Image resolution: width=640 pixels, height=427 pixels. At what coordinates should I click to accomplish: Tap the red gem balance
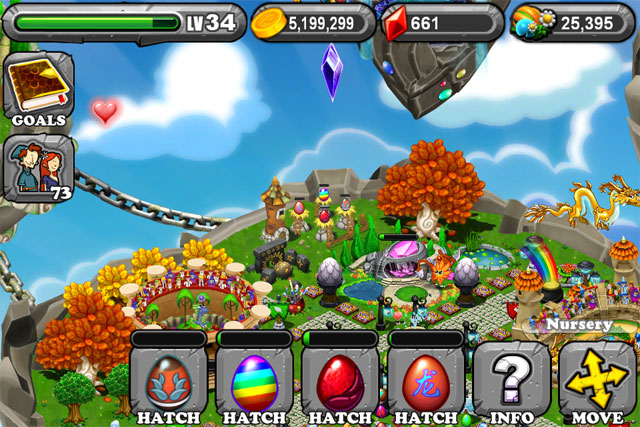coord(440,23)
